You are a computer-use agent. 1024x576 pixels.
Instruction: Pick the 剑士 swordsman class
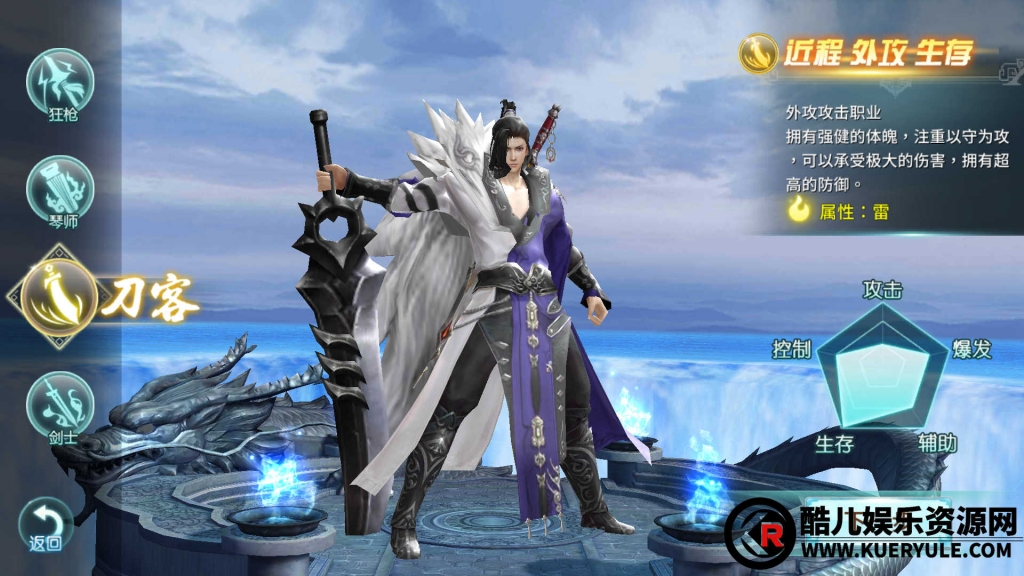[61, 403]
